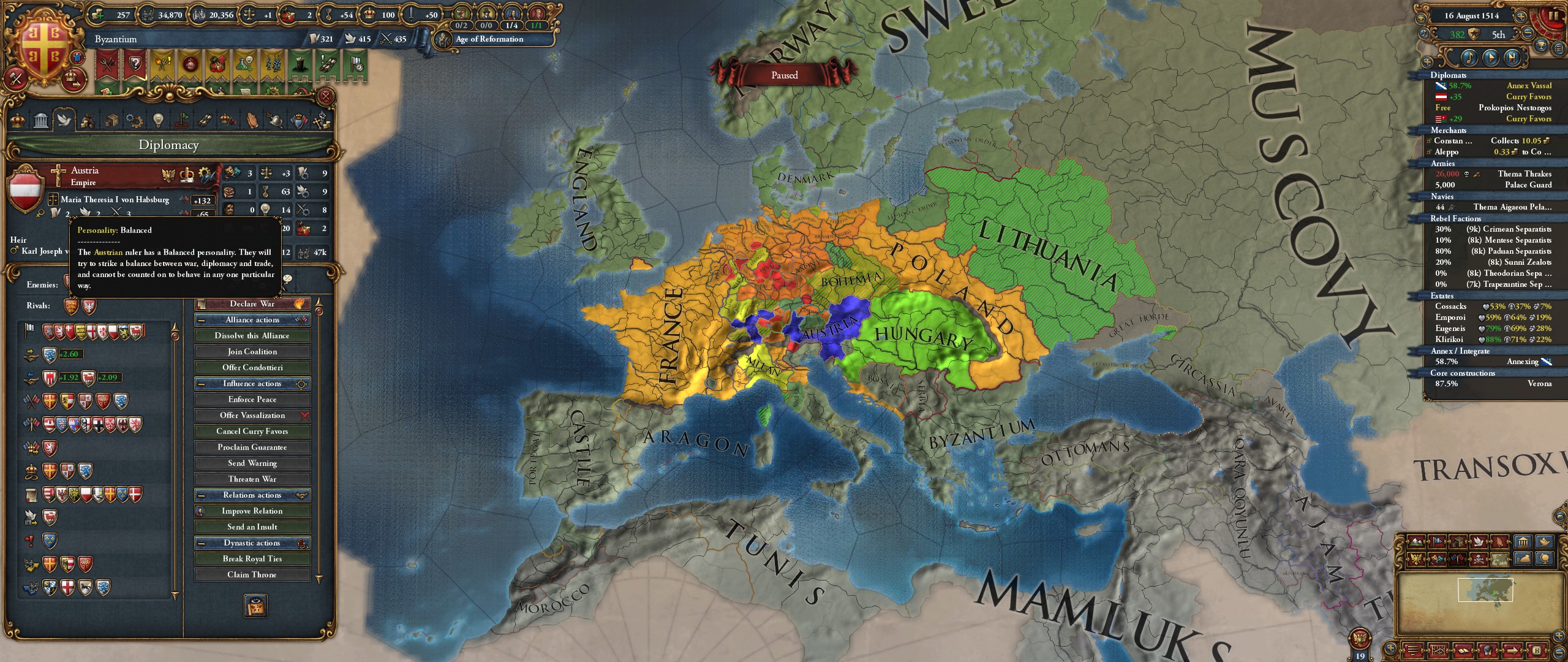Expand the Influence actions section
The image size is (1568, 662).
[252, 383]
